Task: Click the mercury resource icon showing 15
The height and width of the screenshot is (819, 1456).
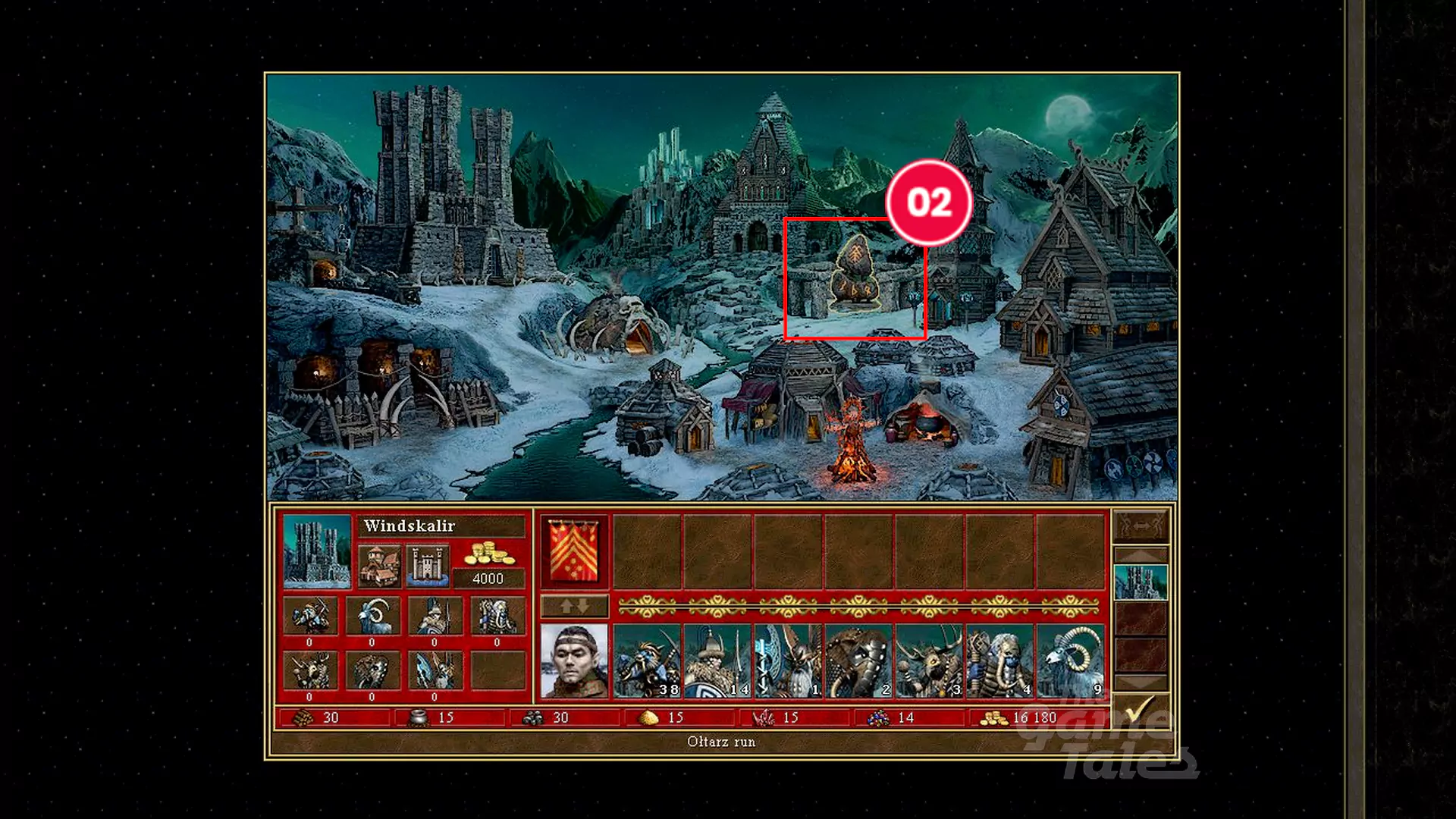Action: pos(419,716)
